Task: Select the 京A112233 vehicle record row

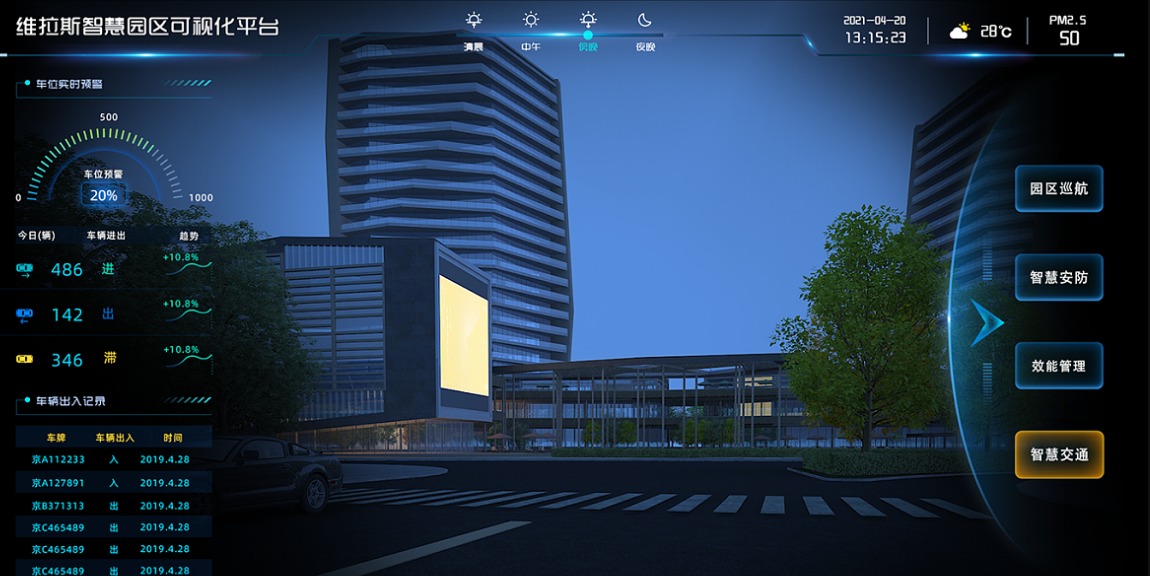Action: click(x=113, y=460)
